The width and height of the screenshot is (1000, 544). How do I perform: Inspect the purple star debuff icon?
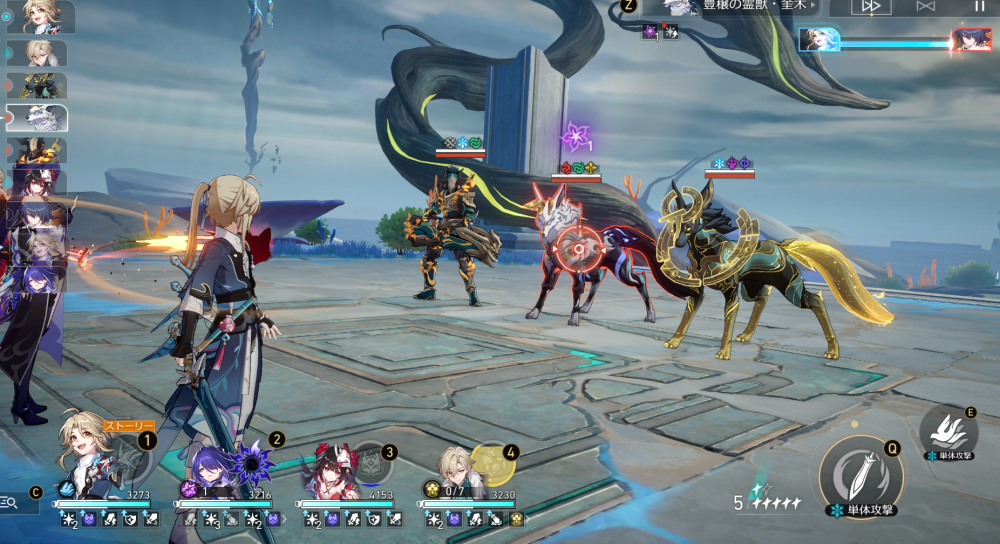point(577,136)
